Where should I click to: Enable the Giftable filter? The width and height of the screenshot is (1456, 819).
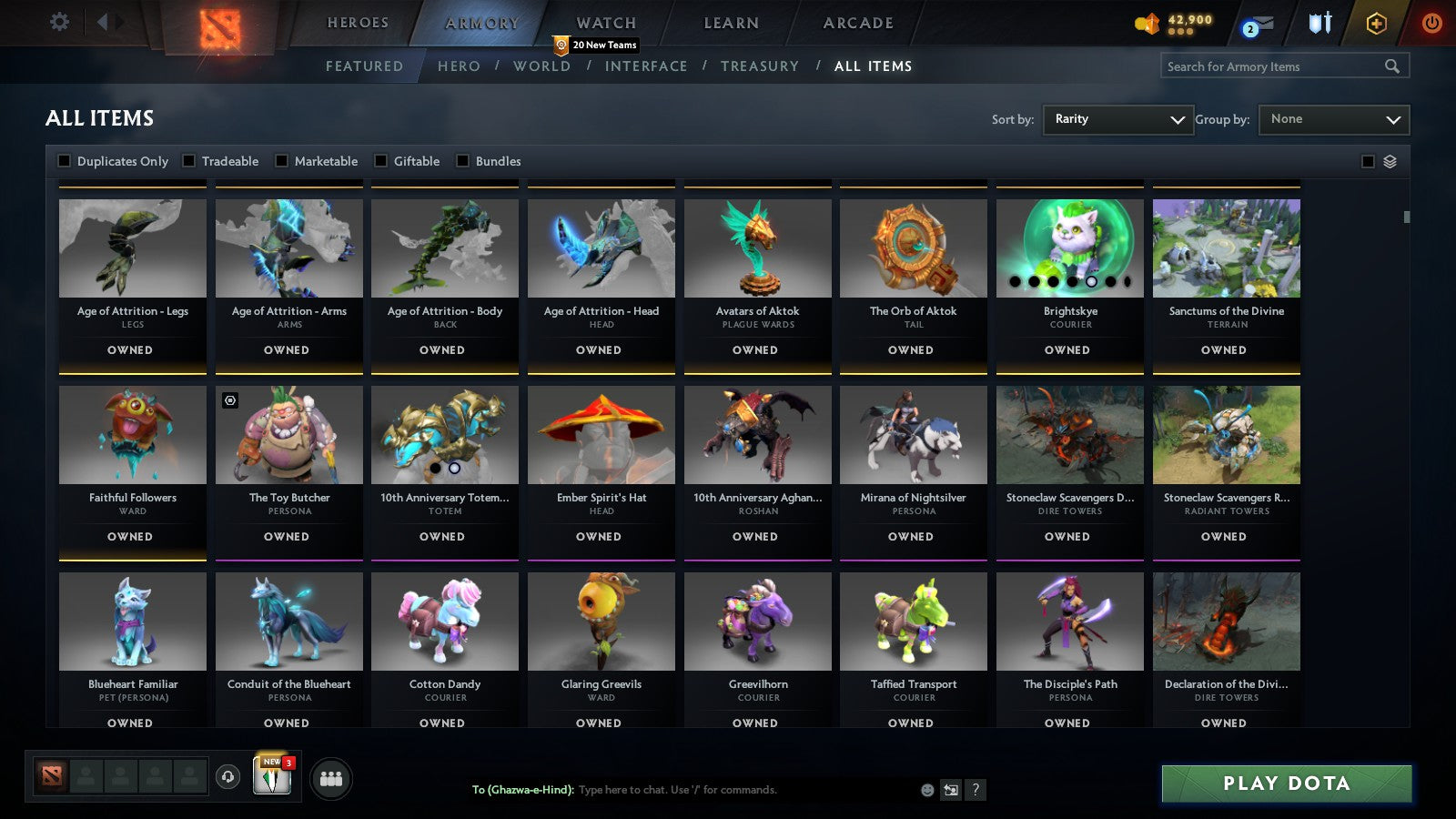(379, 160)
